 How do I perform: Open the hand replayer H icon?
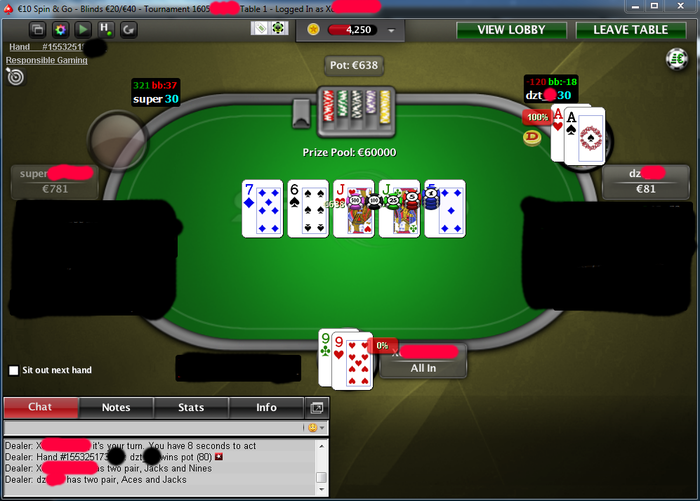tap(105, 30)
